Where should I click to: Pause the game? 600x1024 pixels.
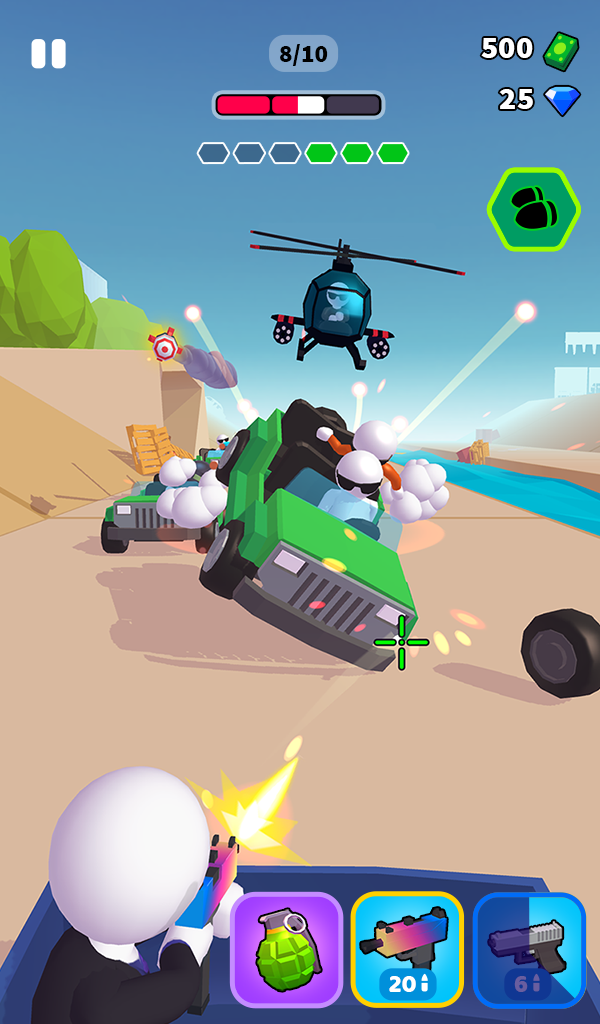[x=48, y=54]
